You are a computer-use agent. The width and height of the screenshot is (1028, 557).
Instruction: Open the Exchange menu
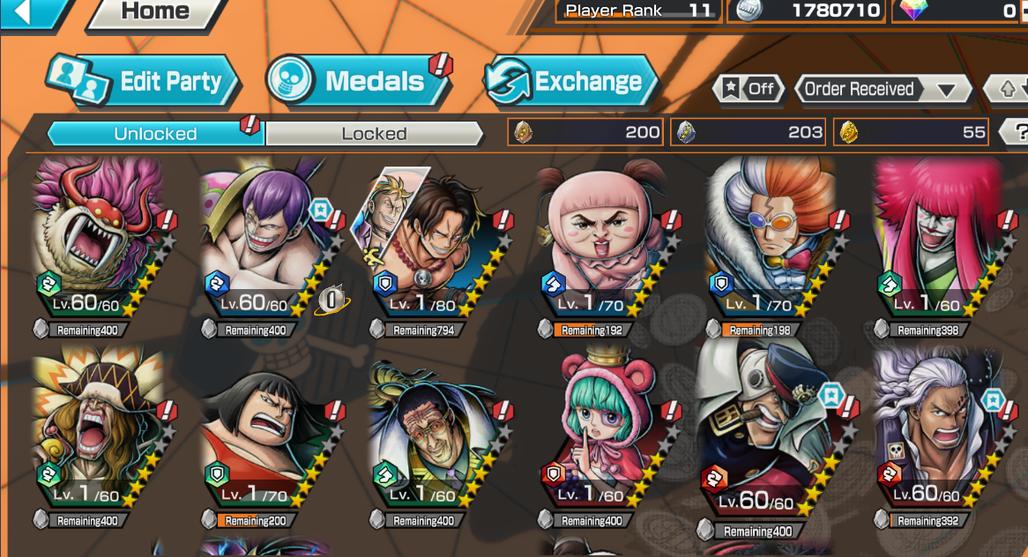570,82
